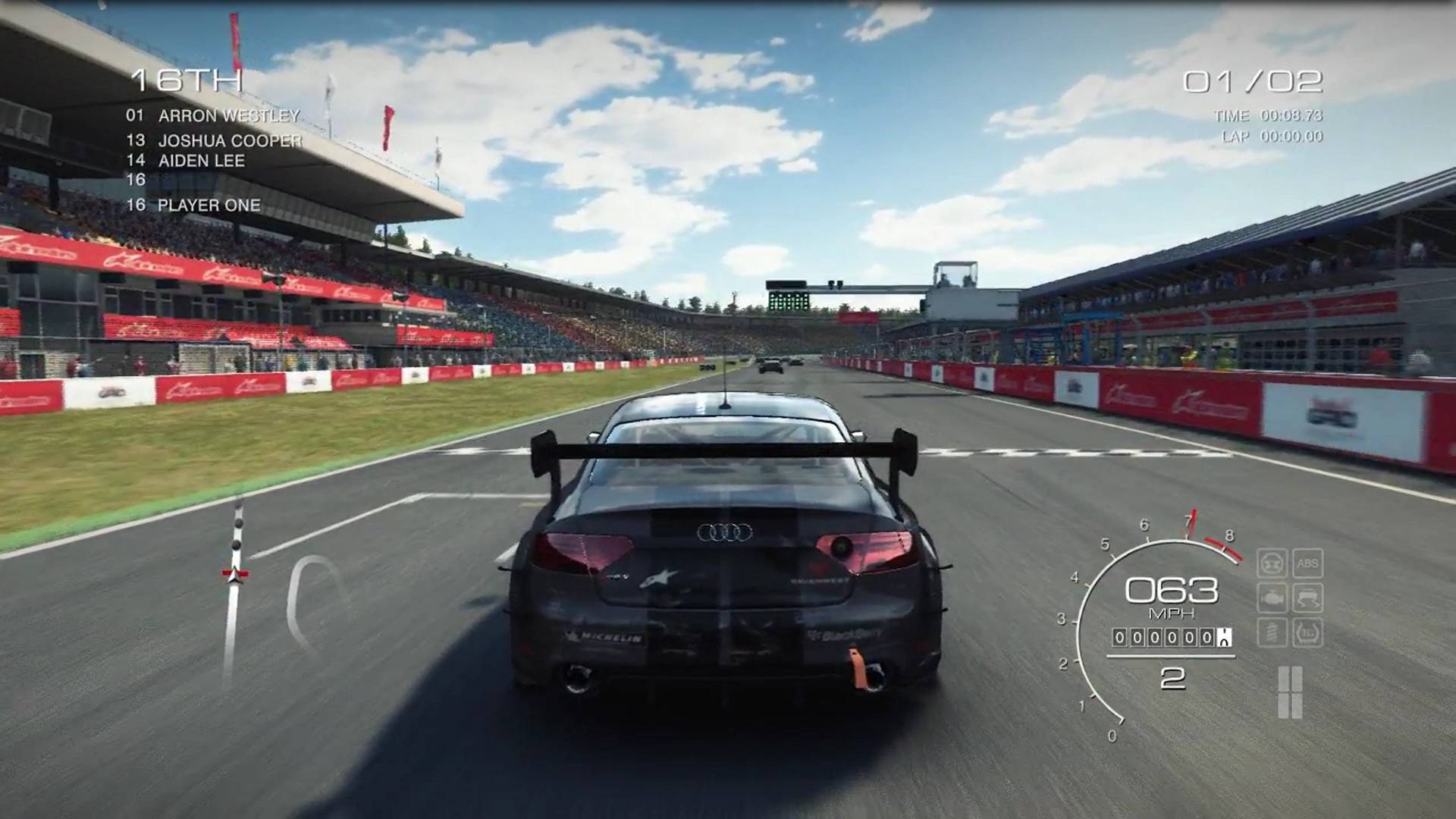Select the traction control skid icon
This screenshot has width=1456, height=819.
click(1307, 598)
